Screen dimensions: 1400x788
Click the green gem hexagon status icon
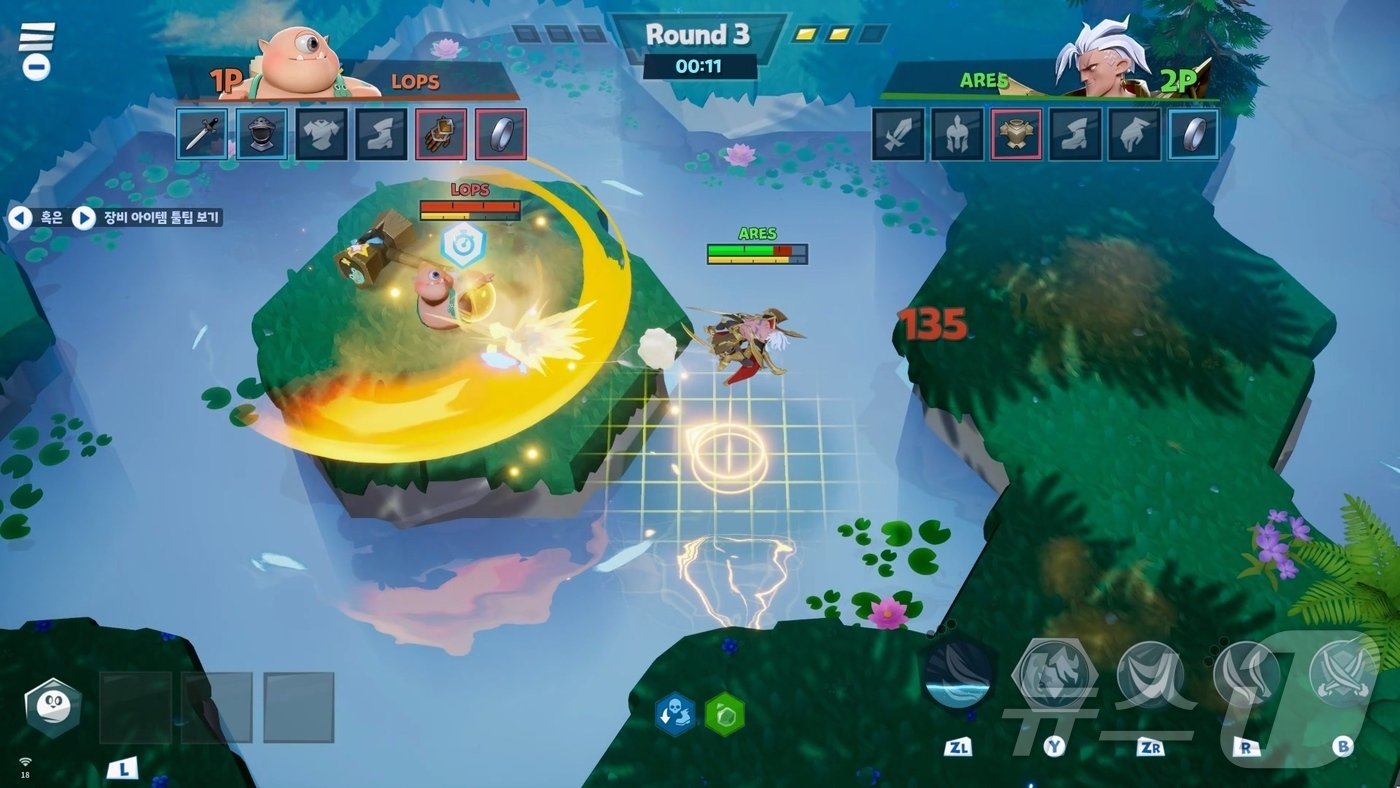(725, 714)
